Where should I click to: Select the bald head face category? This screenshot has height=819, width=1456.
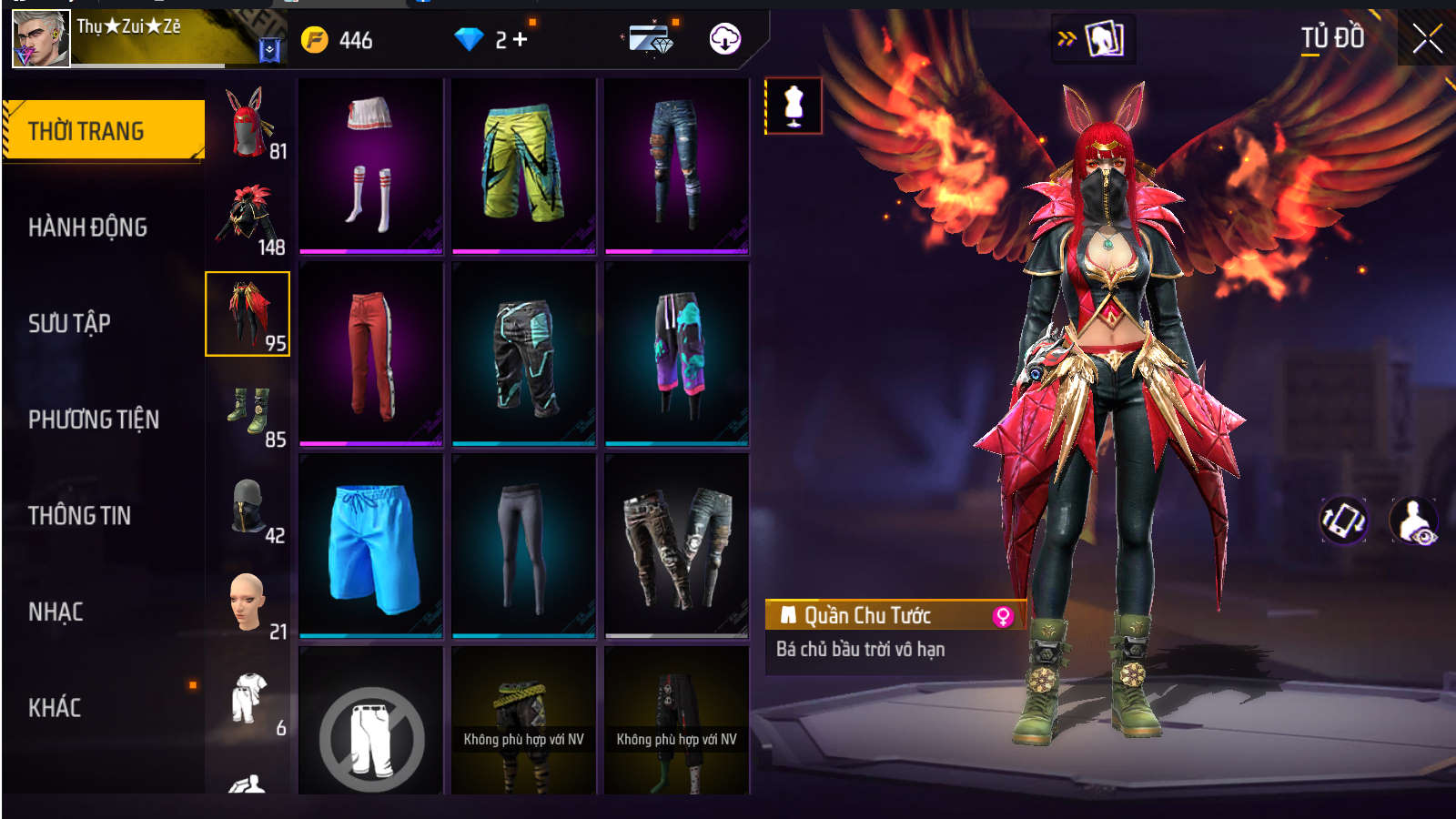(248, 603)
